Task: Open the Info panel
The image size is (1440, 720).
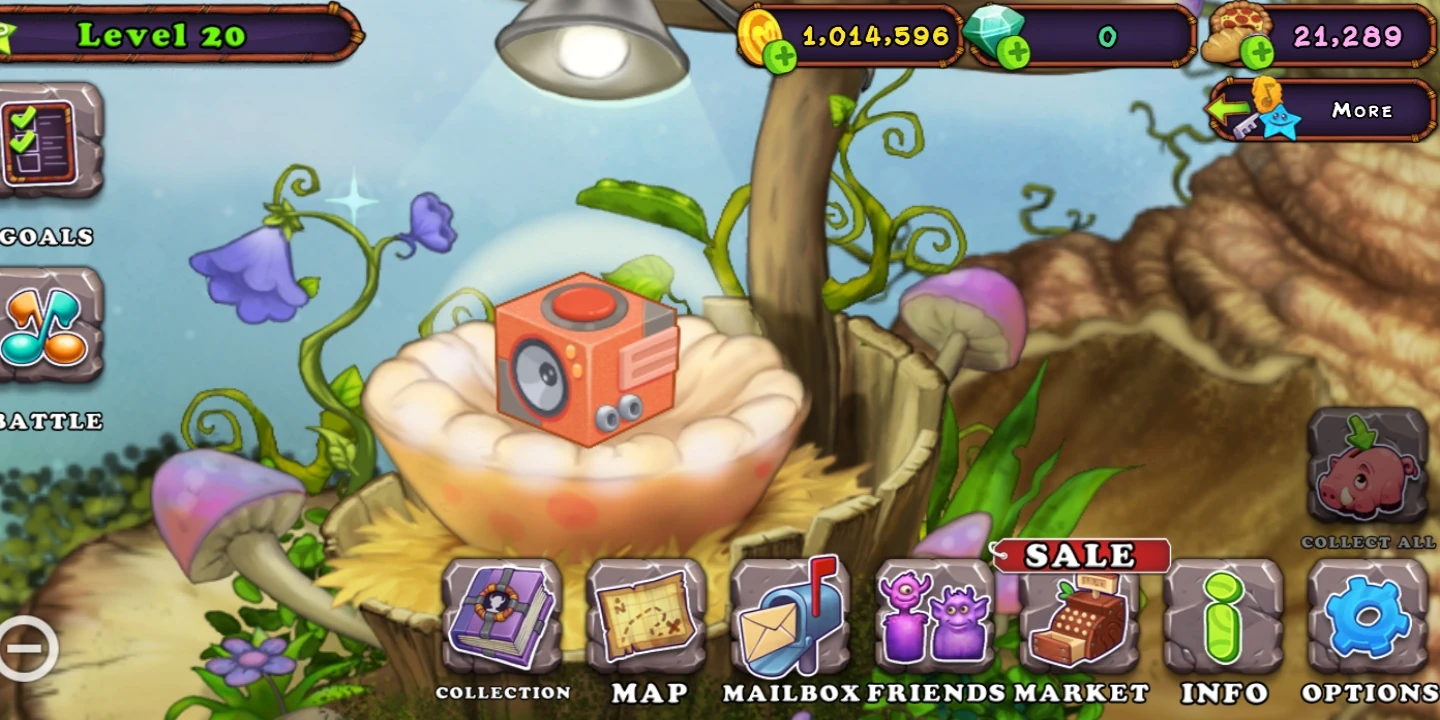Action: pyautogui.click(x=1225, y=620)
